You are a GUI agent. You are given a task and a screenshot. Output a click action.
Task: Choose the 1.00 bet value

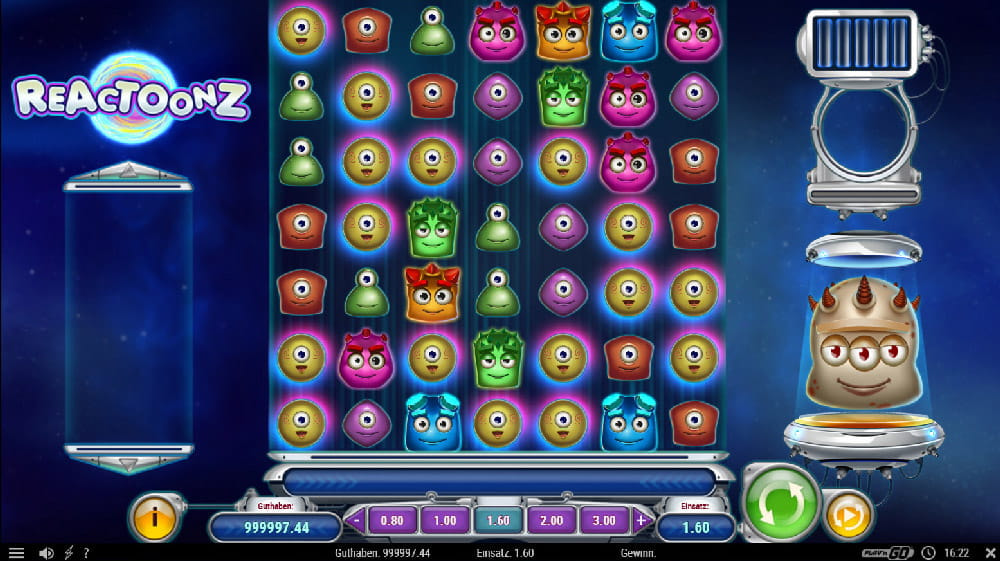(444, 520)
